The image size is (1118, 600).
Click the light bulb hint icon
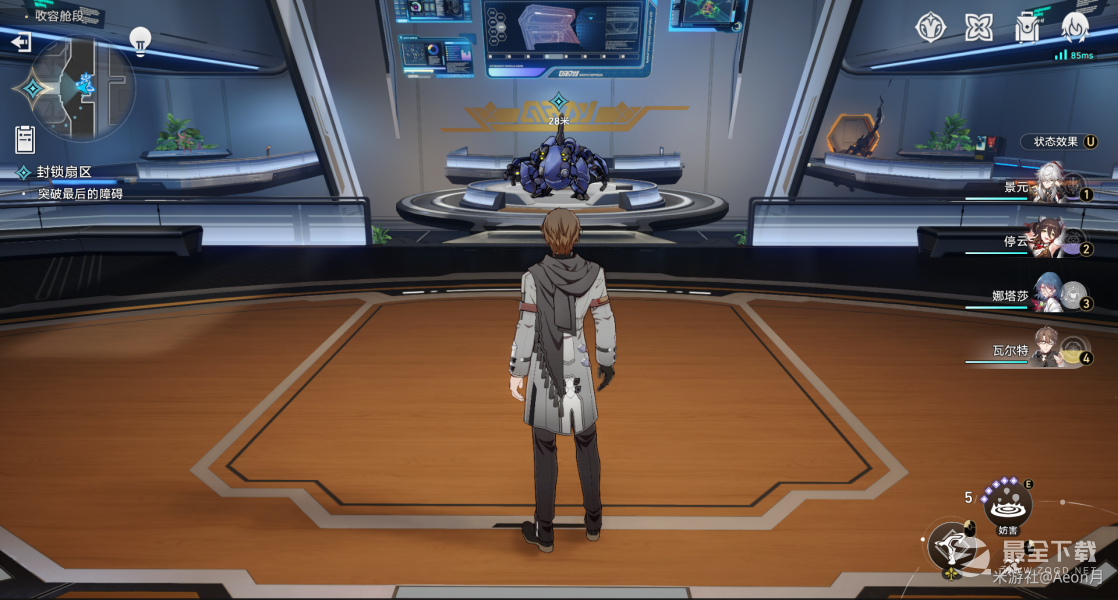140,41
